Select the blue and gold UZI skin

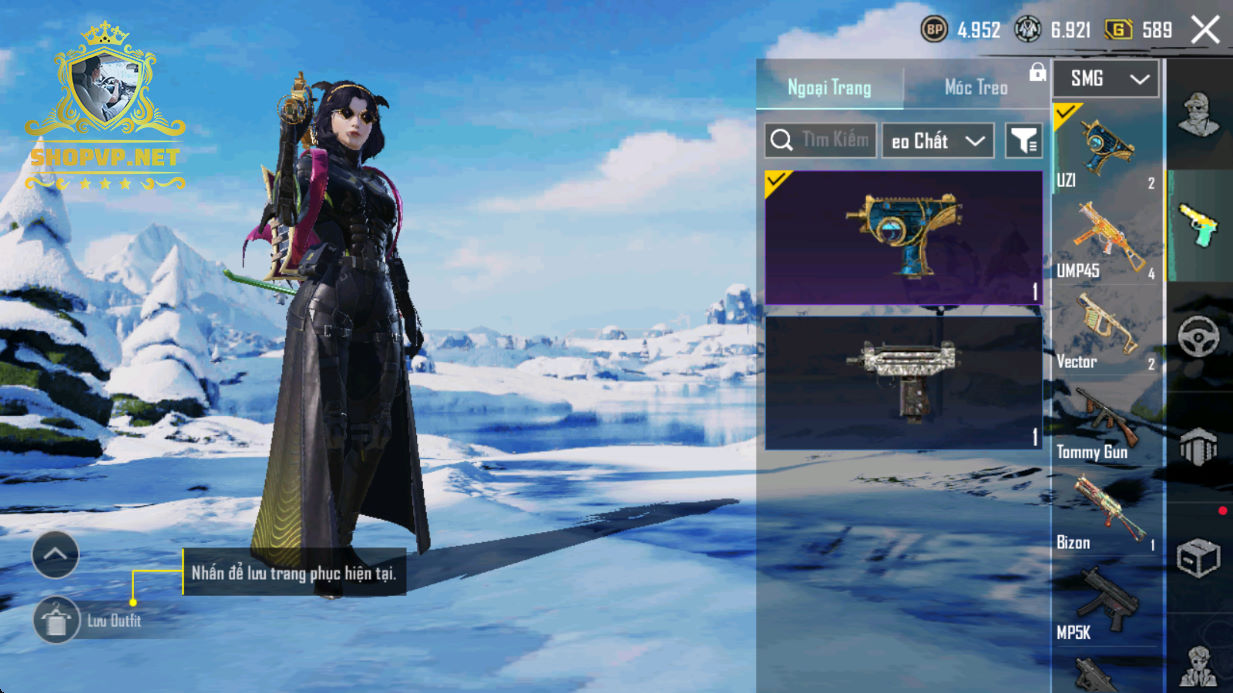903,238
